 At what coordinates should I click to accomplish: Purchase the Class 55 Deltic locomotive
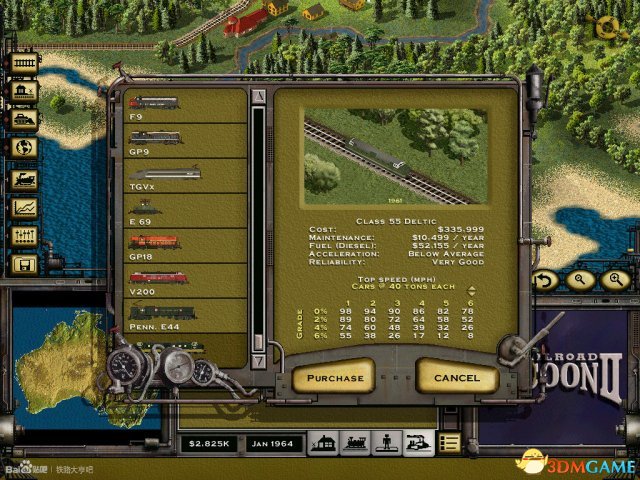[x=335, y=378]
